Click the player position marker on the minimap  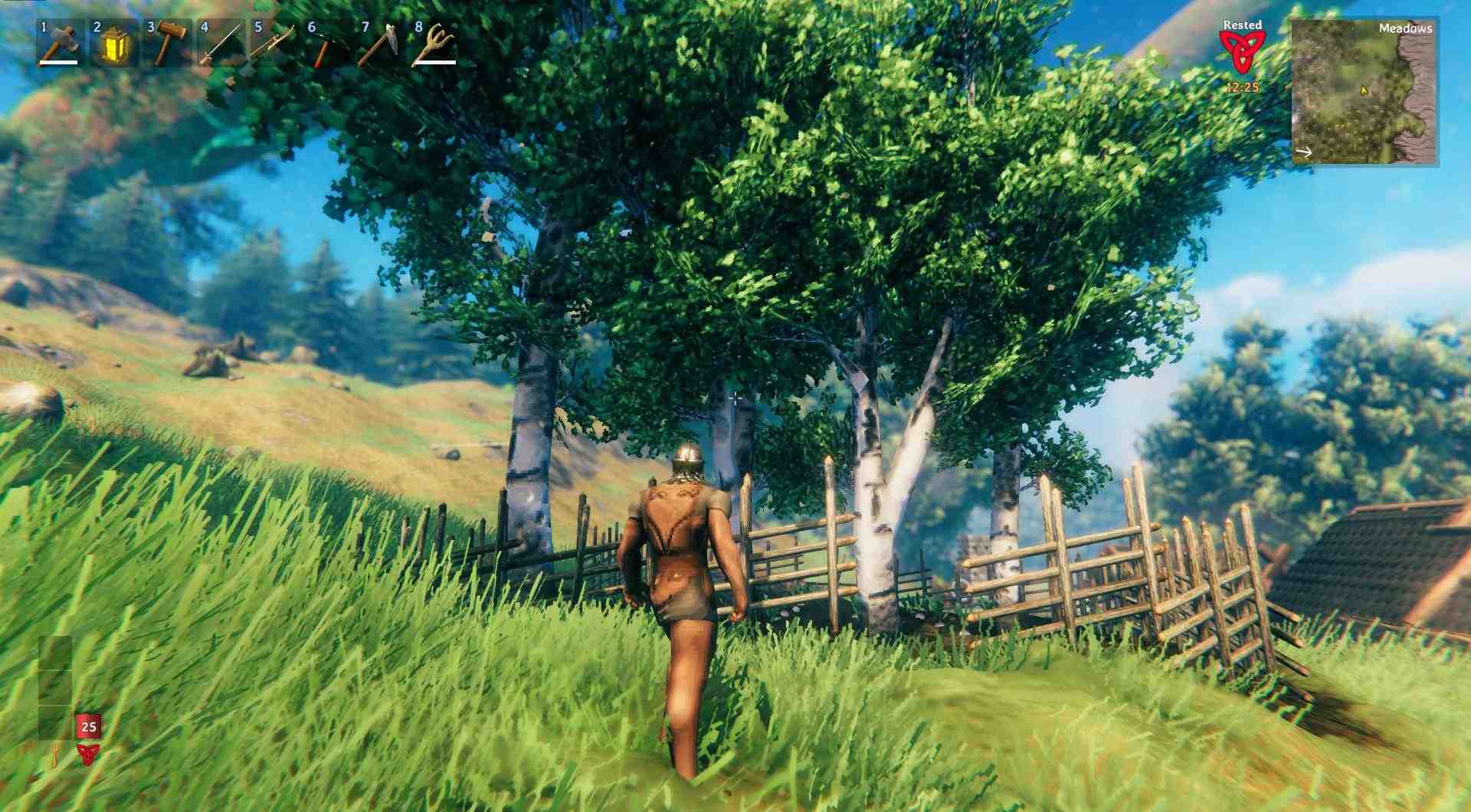[x=1364, y=90]
